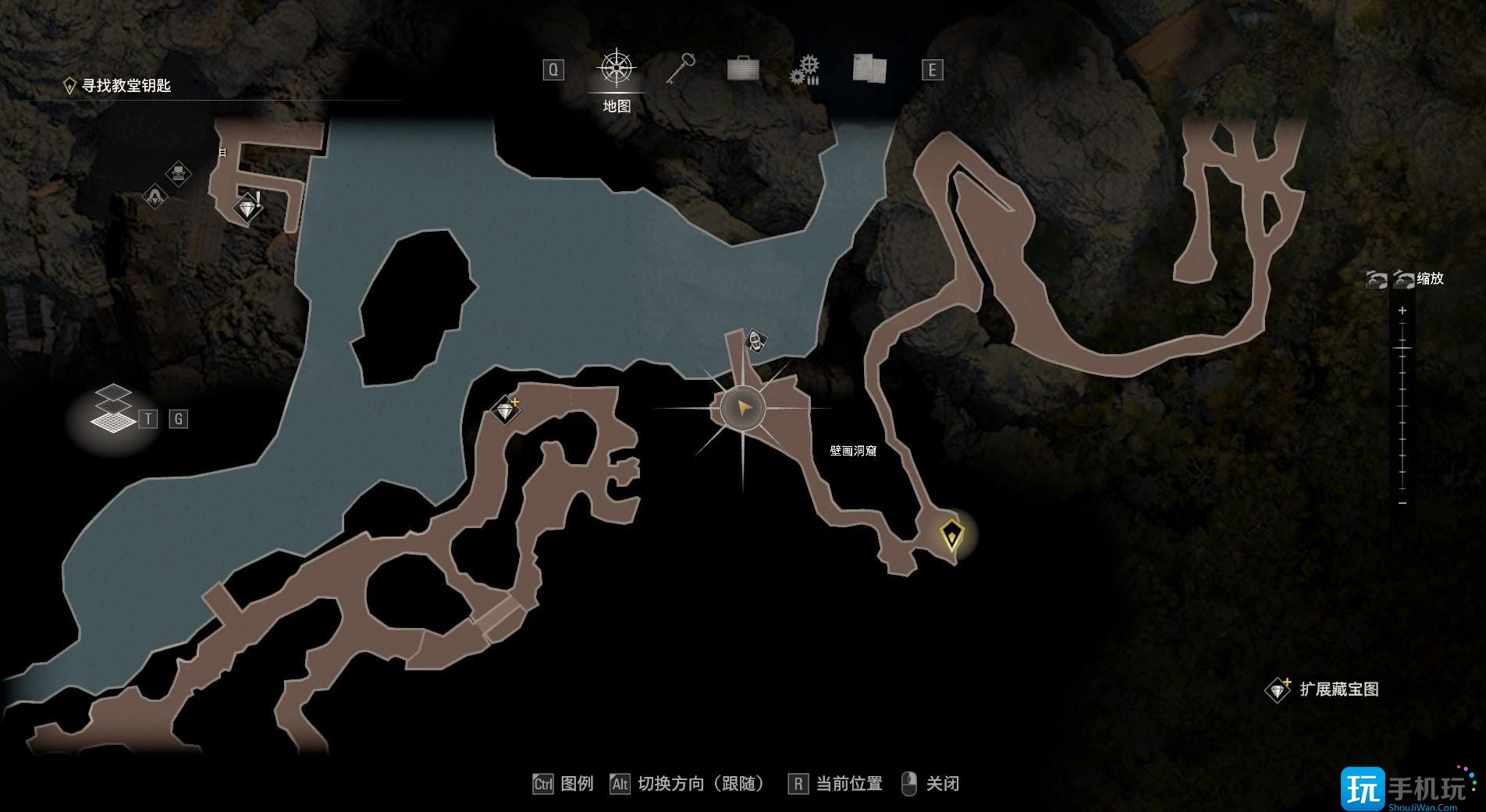Click the typewriter save point marker

180,172
